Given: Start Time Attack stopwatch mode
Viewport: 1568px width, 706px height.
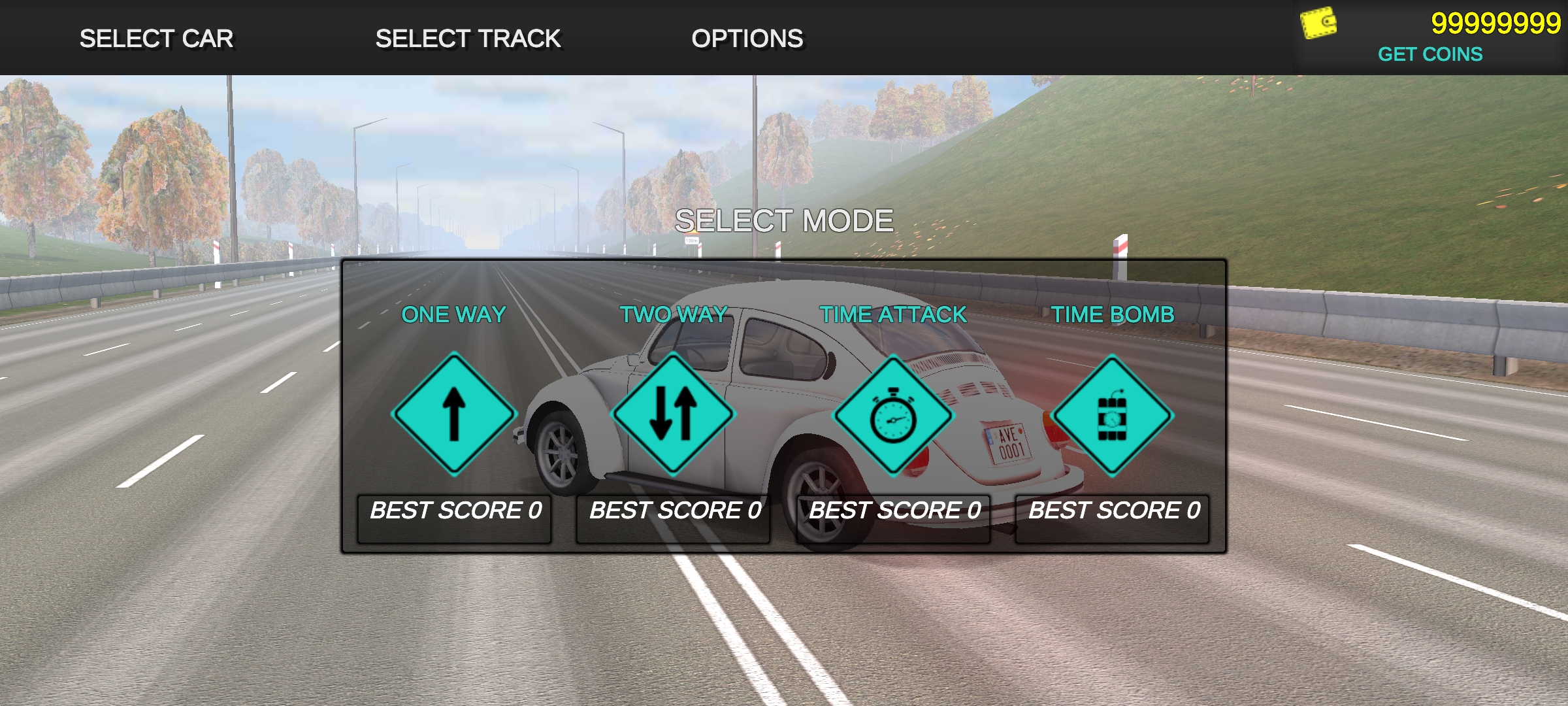Looking at the screenshot, I should [893, 416].
